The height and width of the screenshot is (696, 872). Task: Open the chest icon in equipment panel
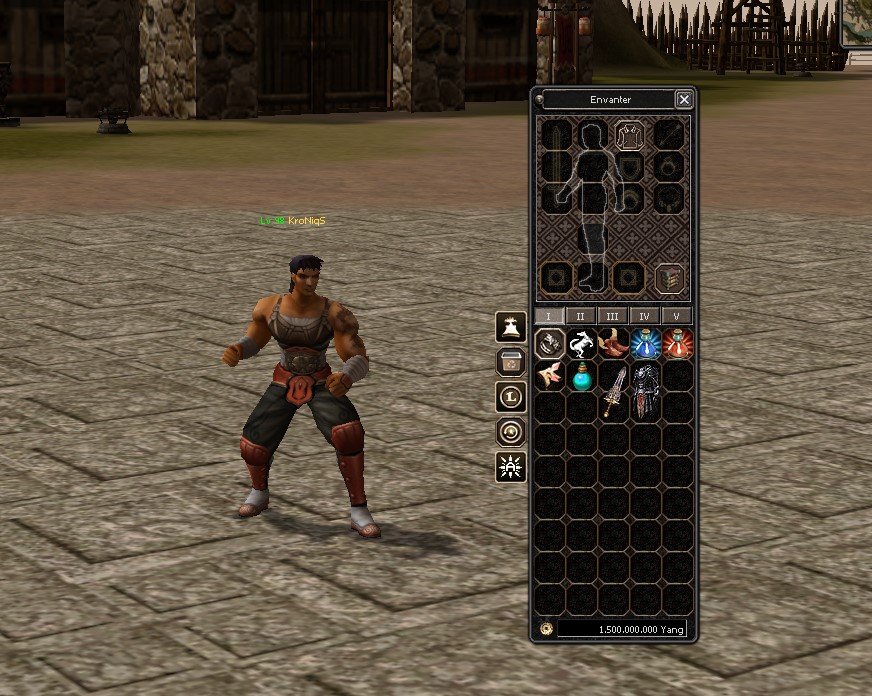tap(669, 278)
